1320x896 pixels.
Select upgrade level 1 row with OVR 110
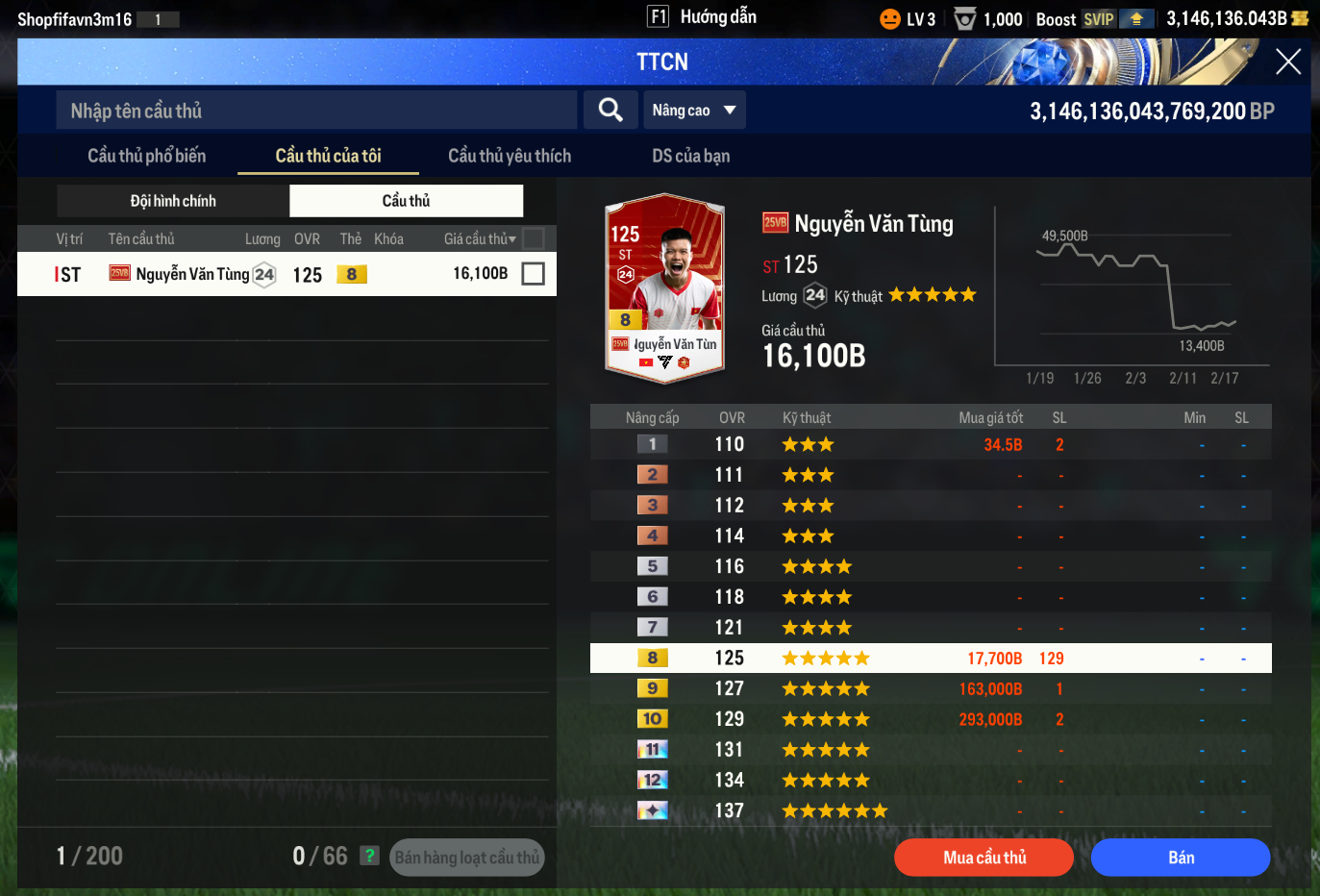point(930,444)
